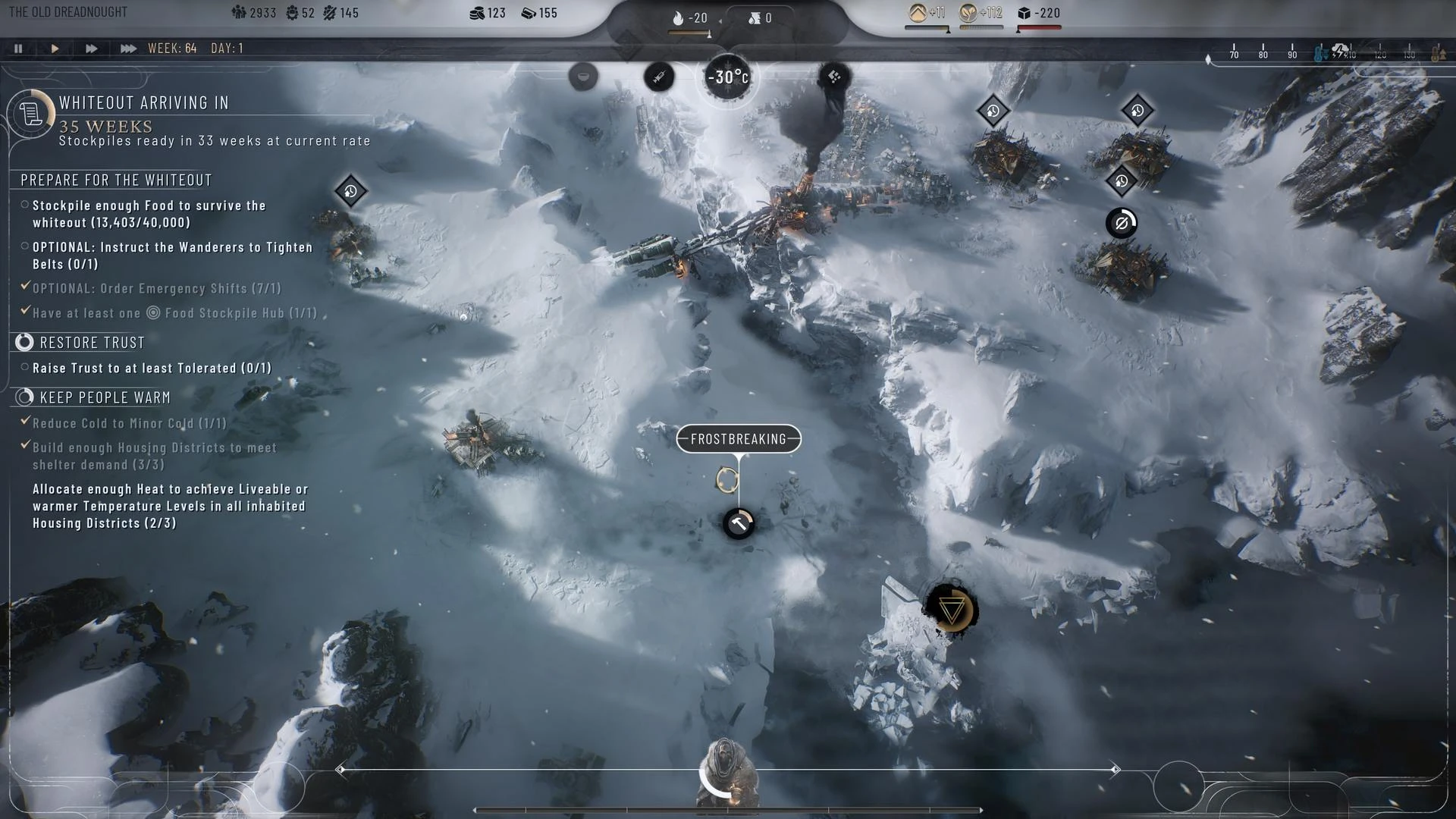Image resolution: width=1456 pixels, height=819 pixels.
Task: Pause the game using the pause icon
Action: [18, 48]
